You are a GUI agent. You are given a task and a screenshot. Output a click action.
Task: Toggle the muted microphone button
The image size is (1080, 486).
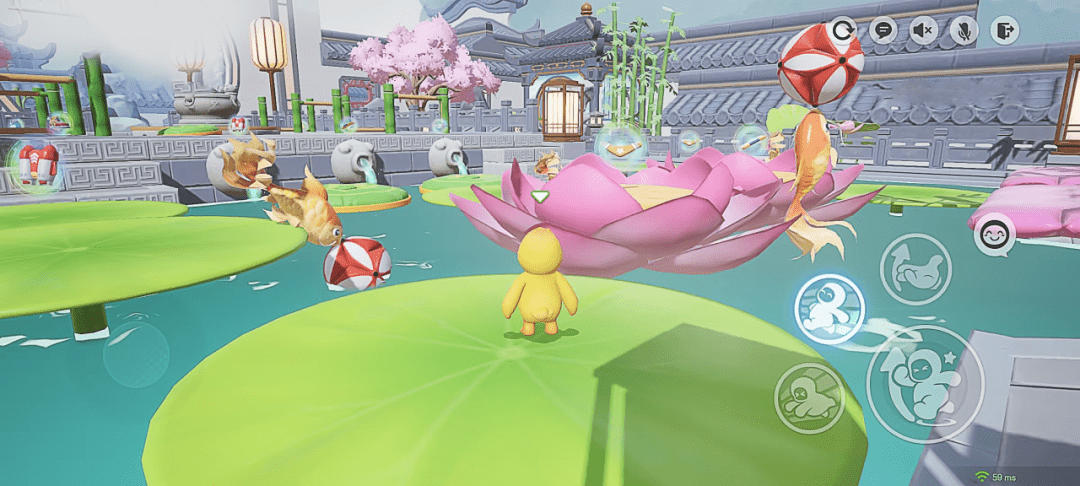pyautogui.click(x=963, y=30)
